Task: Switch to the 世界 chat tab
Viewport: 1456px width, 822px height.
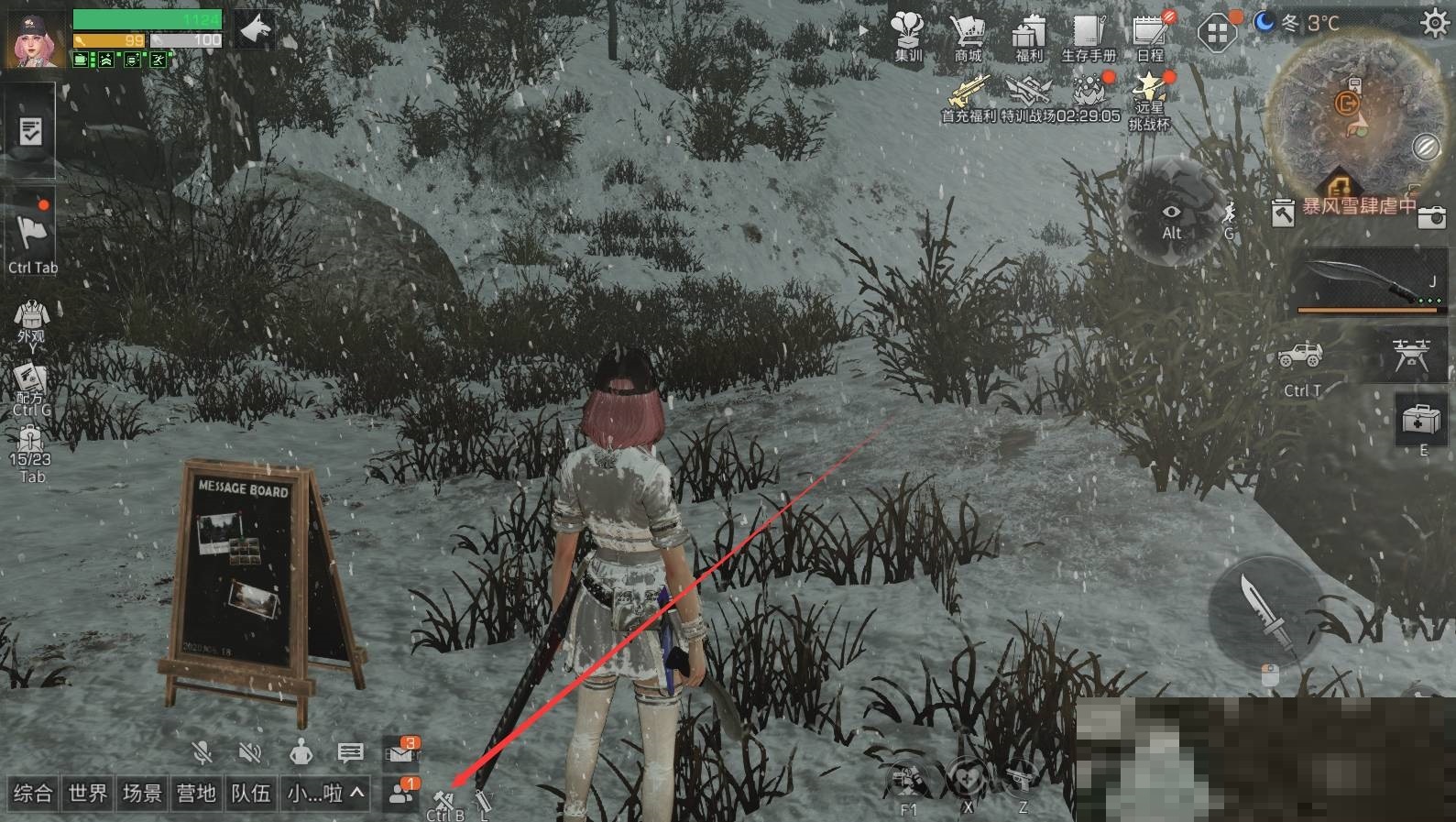Action: [x=88, y=794]
